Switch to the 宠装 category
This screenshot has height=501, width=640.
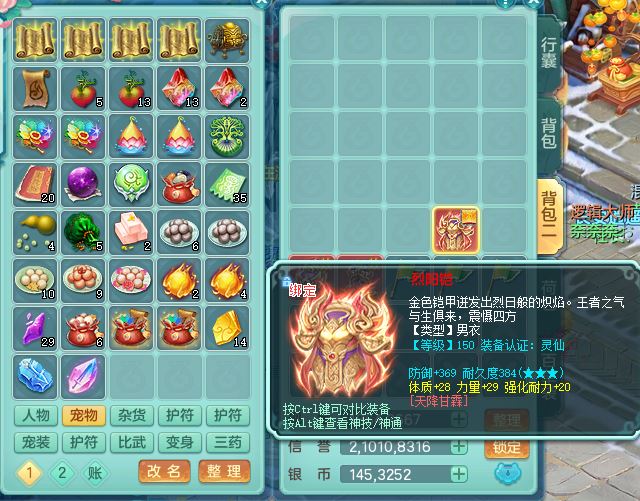point(37,442)
